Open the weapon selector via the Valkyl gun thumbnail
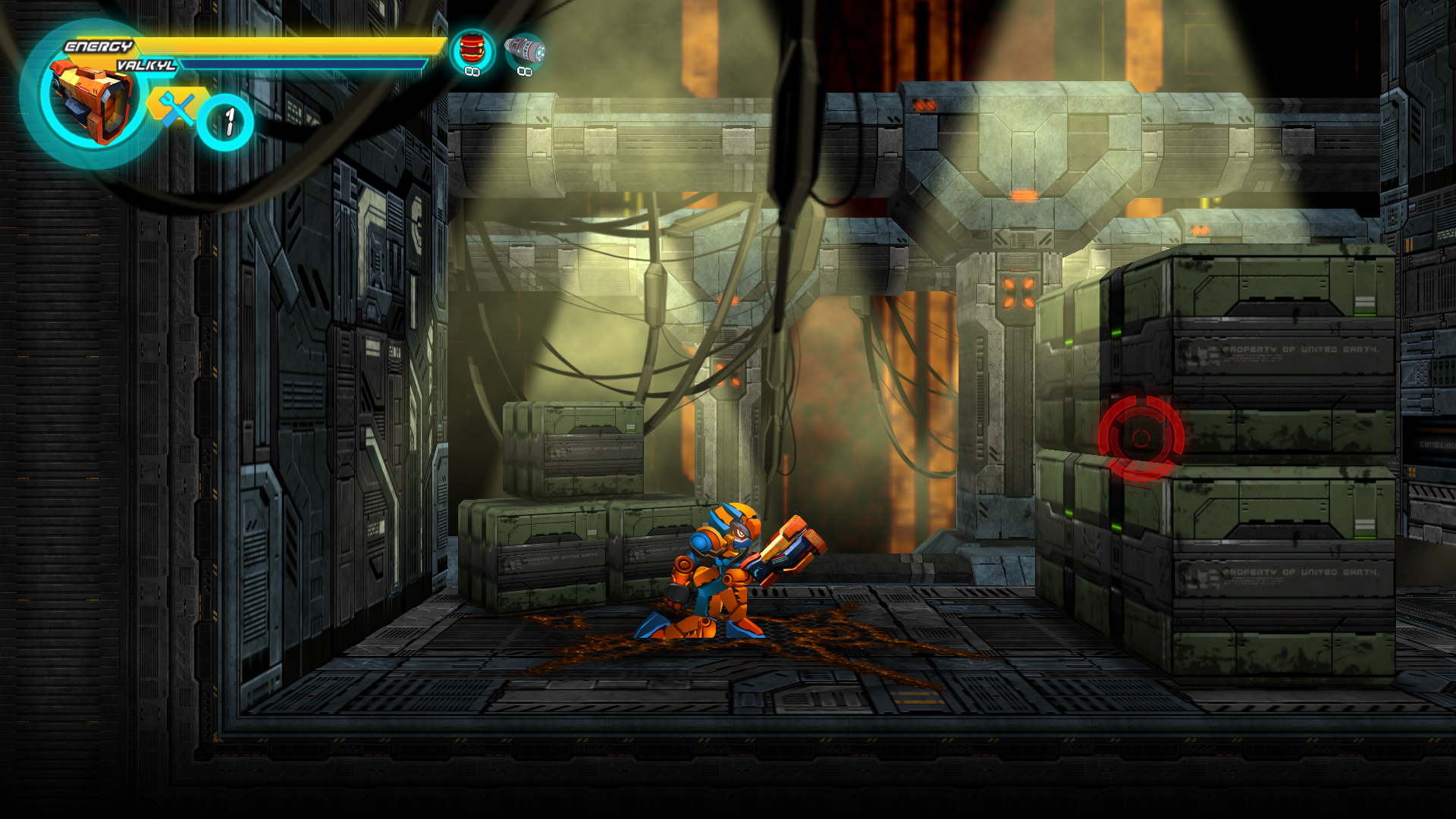Viewport: 1456px width, 819px height. (x=91, y=102)
